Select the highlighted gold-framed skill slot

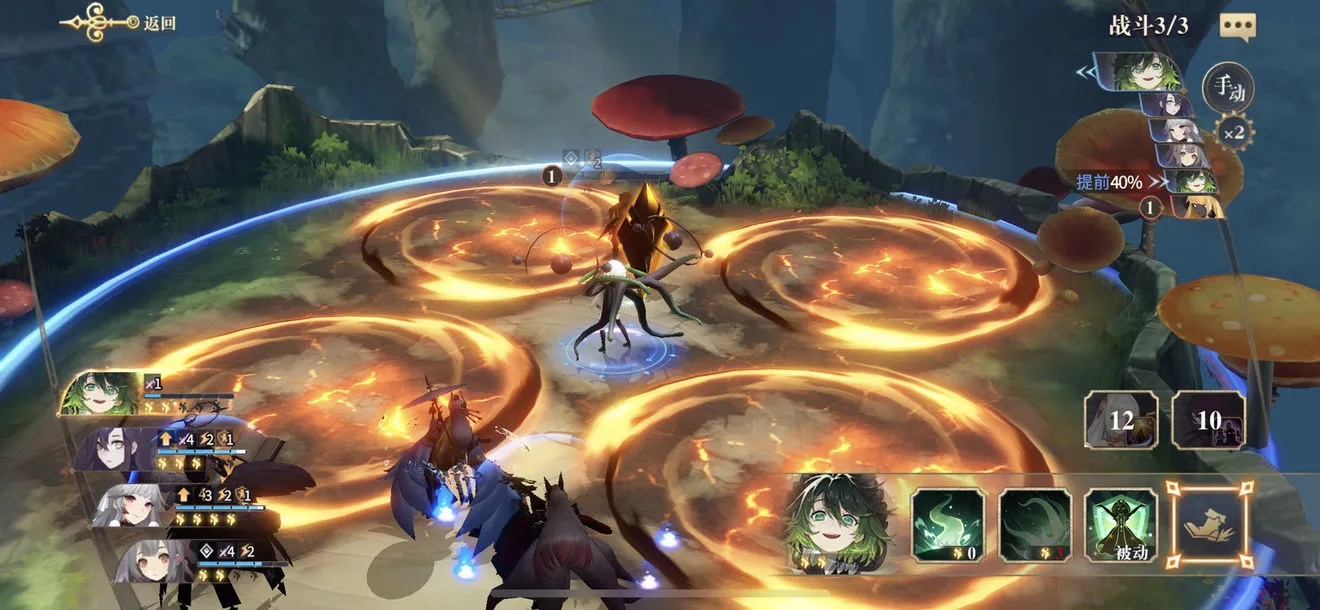click(1208, 522)
